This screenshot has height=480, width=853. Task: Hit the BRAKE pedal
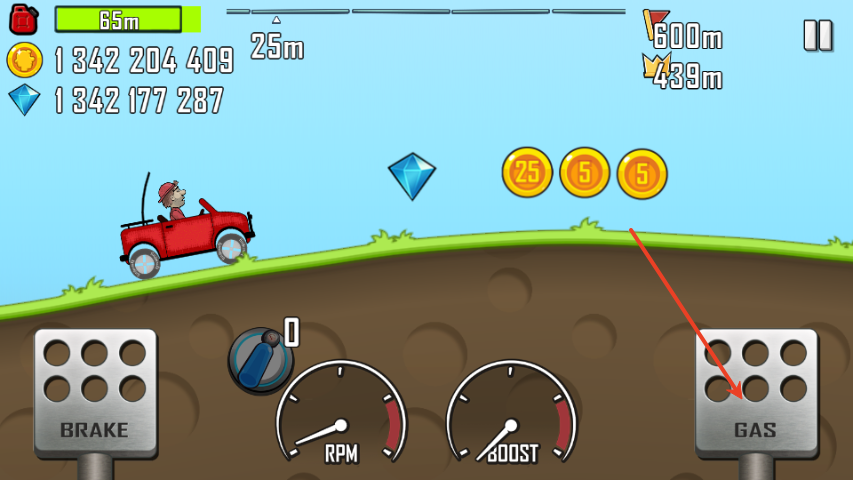(95, 394)
